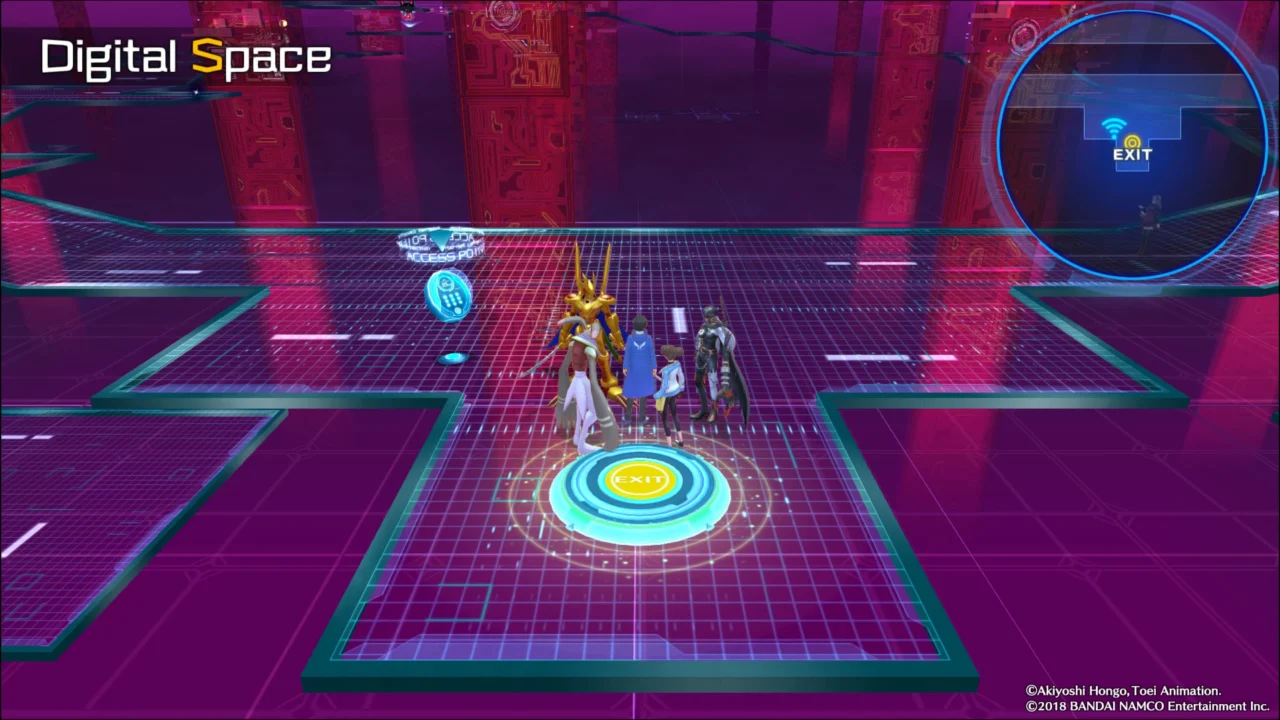Select the Digital Space title text
This screenshot has width=1280, height=720.
tap(185, 56)
